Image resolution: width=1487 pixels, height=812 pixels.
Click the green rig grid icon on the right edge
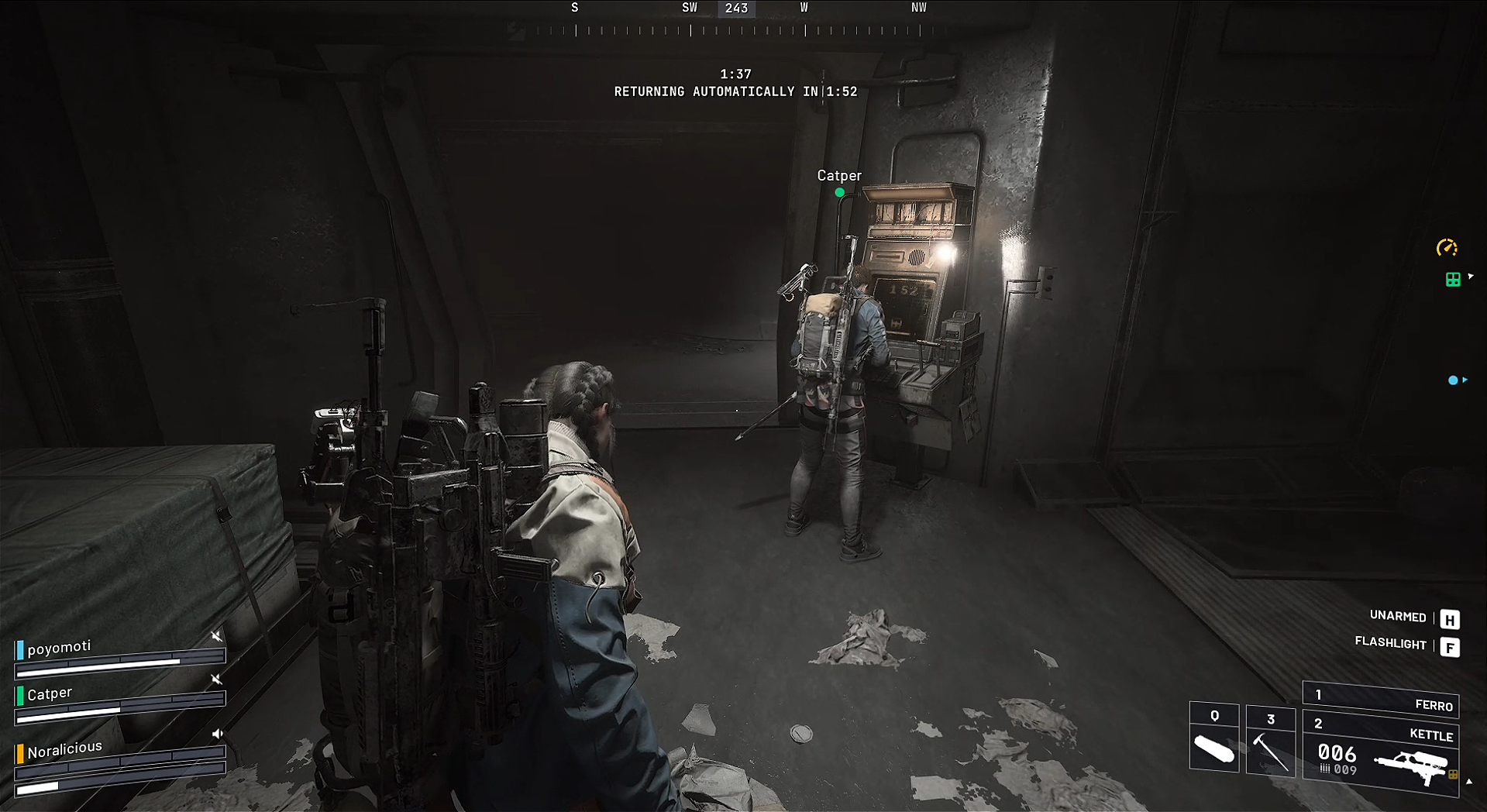[1453, 279]
